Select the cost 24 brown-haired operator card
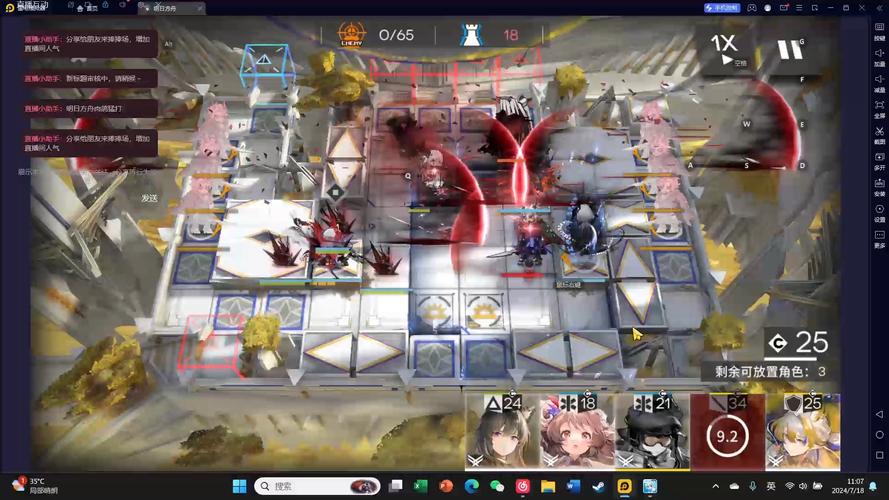The image size is (889, 500). (502, 432)
